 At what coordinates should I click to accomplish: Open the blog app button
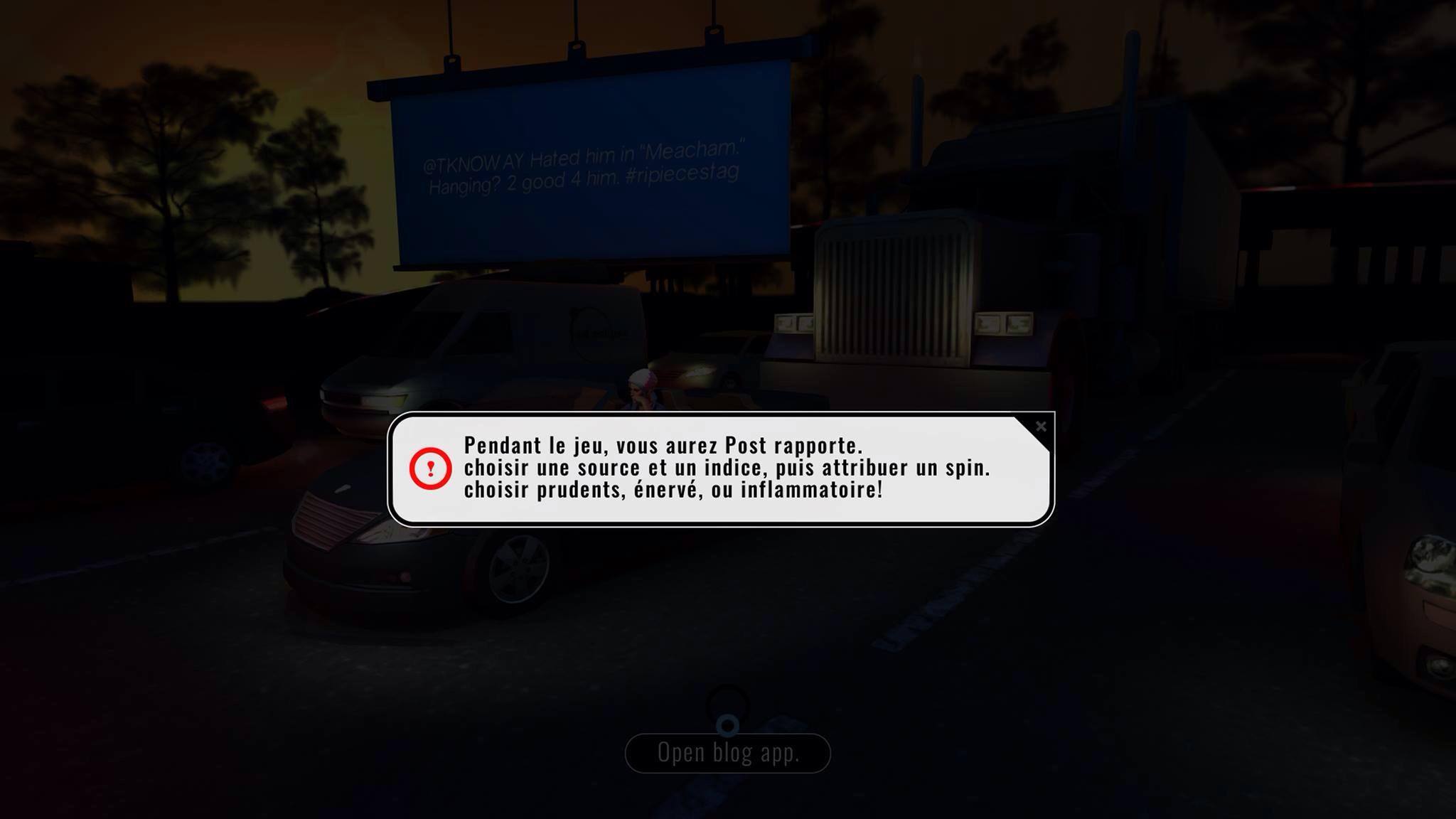[x=727, y=753]
